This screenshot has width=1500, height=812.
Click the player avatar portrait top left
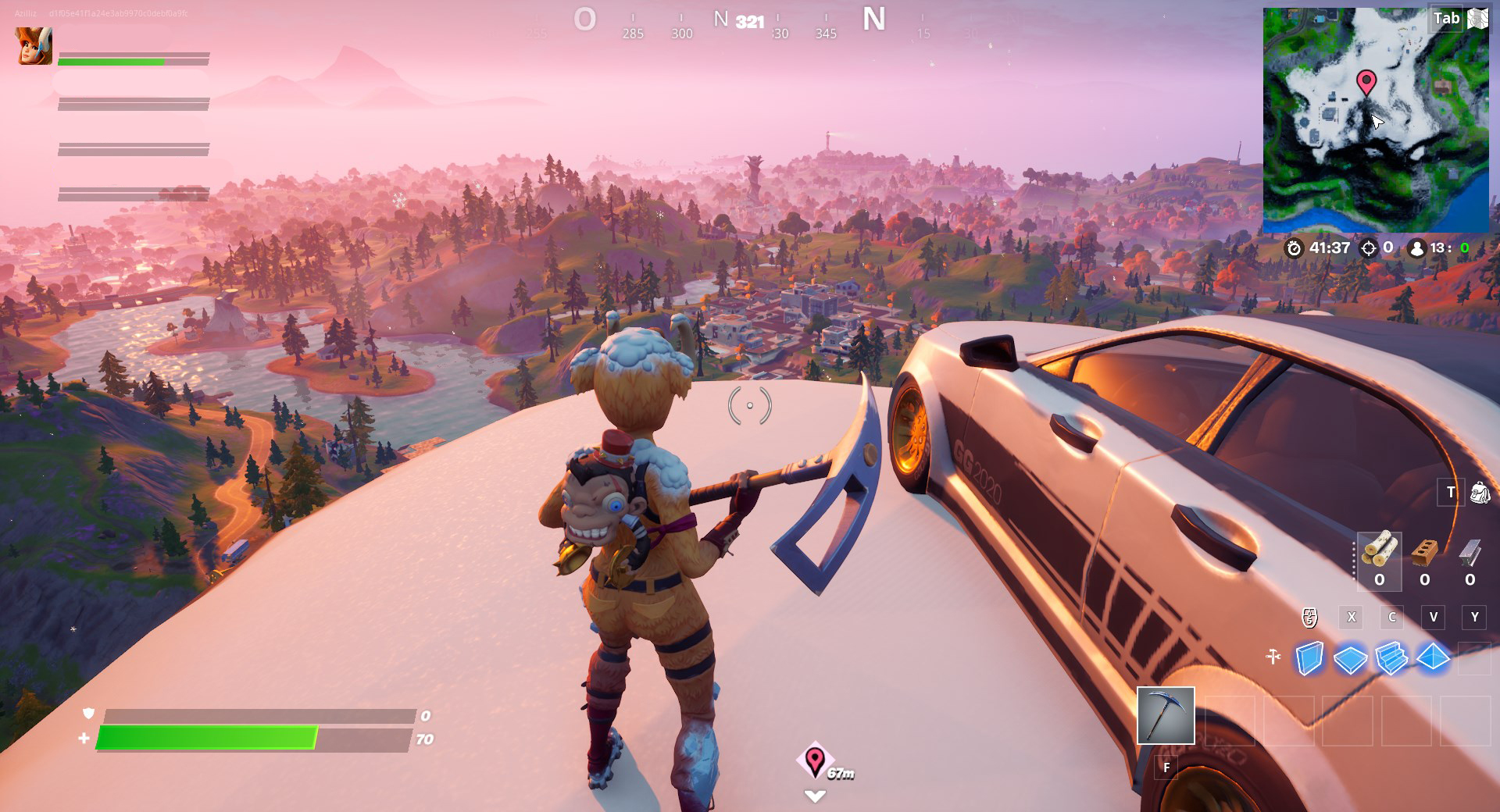(34, 47)
